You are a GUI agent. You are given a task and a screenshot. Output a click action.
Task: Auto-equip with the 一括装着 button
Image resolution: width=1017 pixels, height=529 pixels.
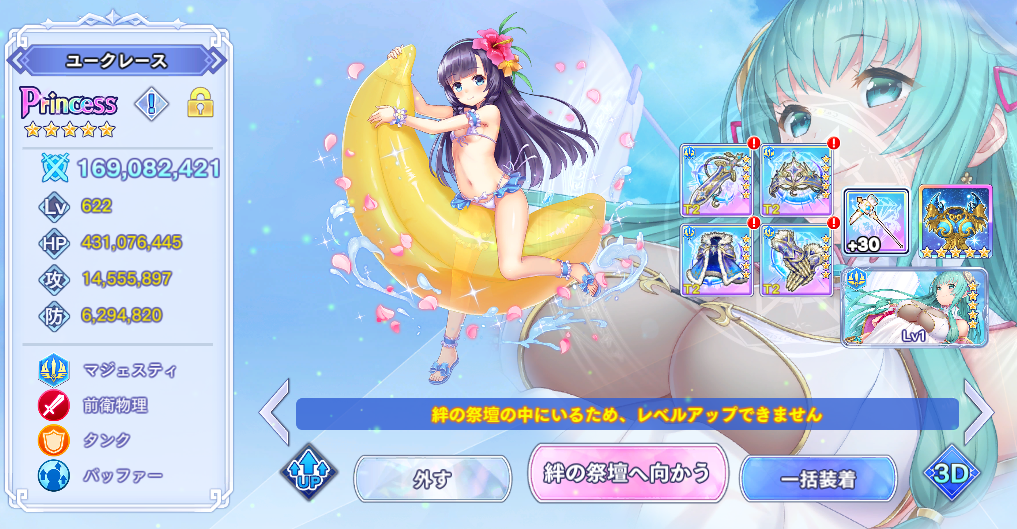point(817,478)
